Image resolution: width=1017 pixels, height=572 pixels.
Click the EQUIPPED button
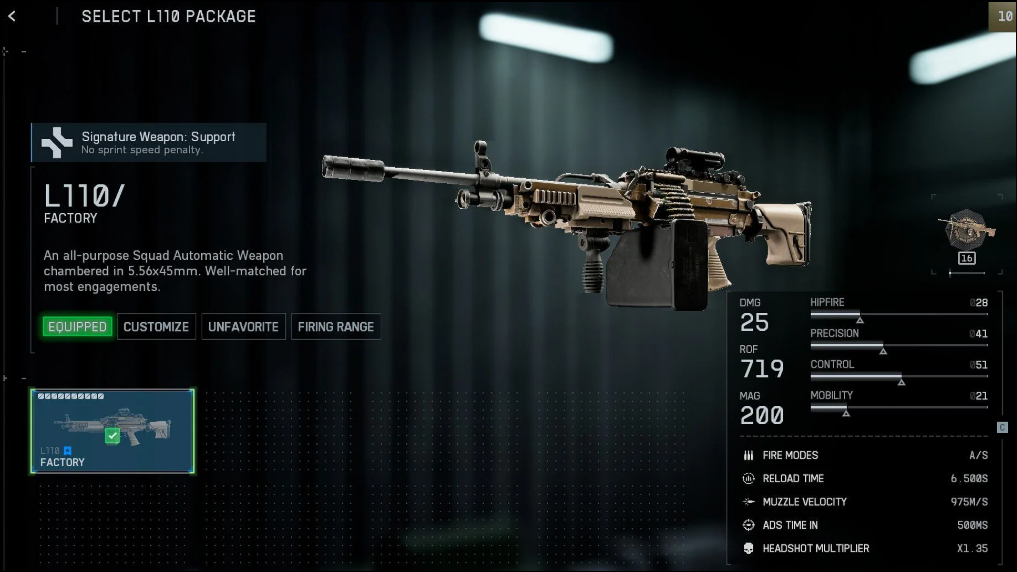coord(77,327)
